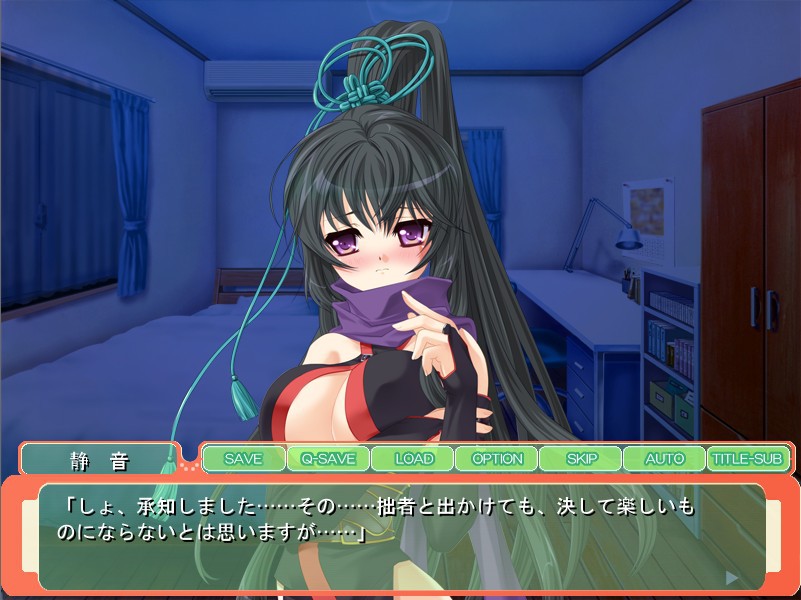Activate SKIP to fast-forward dialogue
Image resolution: width=801 pixels, height=600 pixels.
point(581,459)
